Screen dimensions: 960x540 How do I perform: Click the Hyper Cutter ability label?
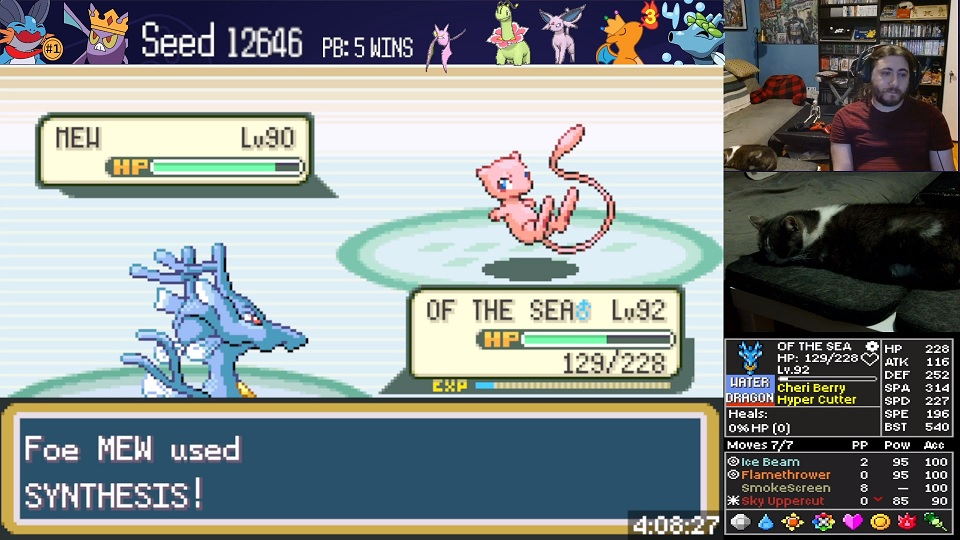[x=816, y=400]
